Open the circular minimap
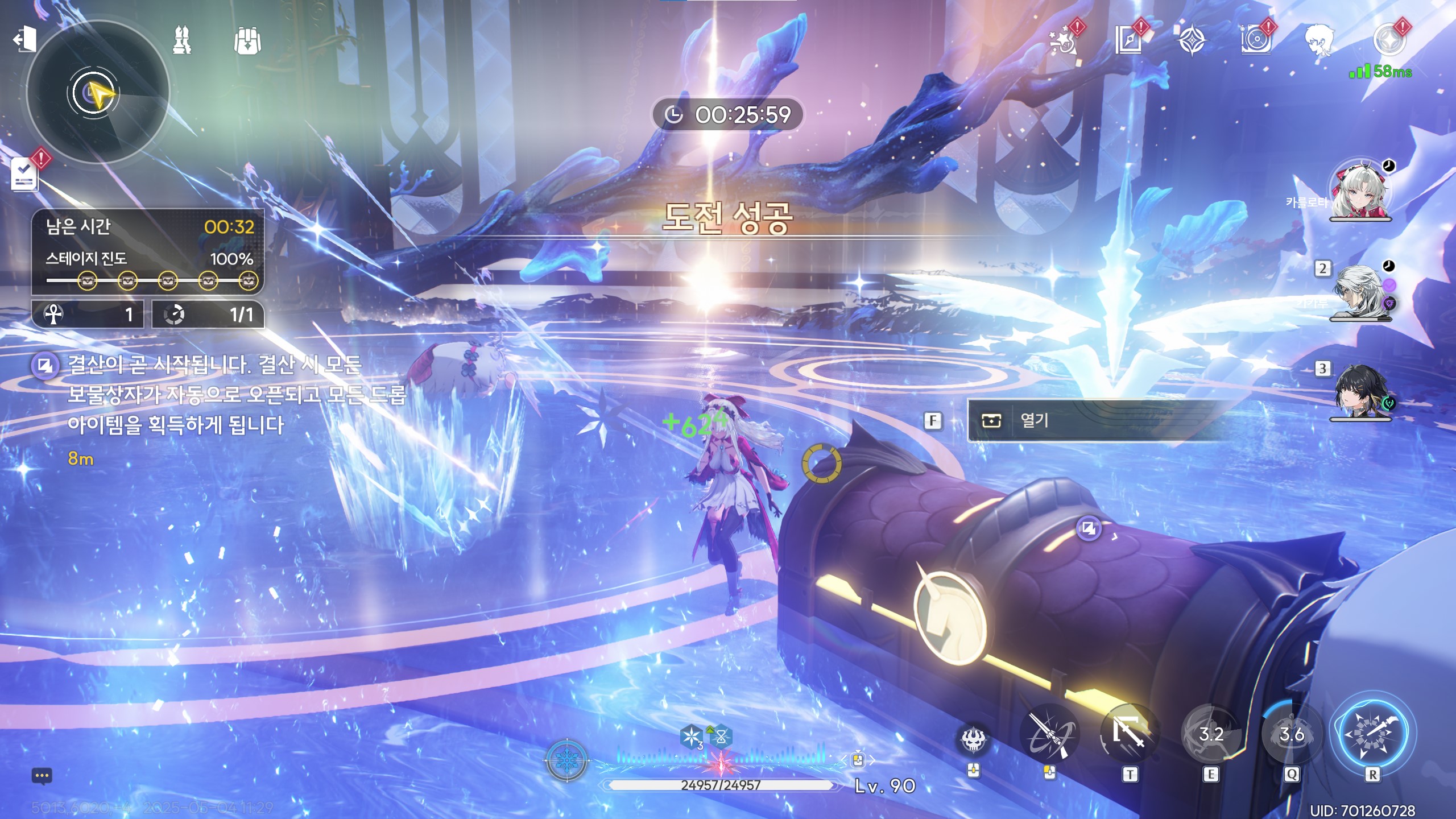Viewport: 1456px width, 819px height. point(97,93)
